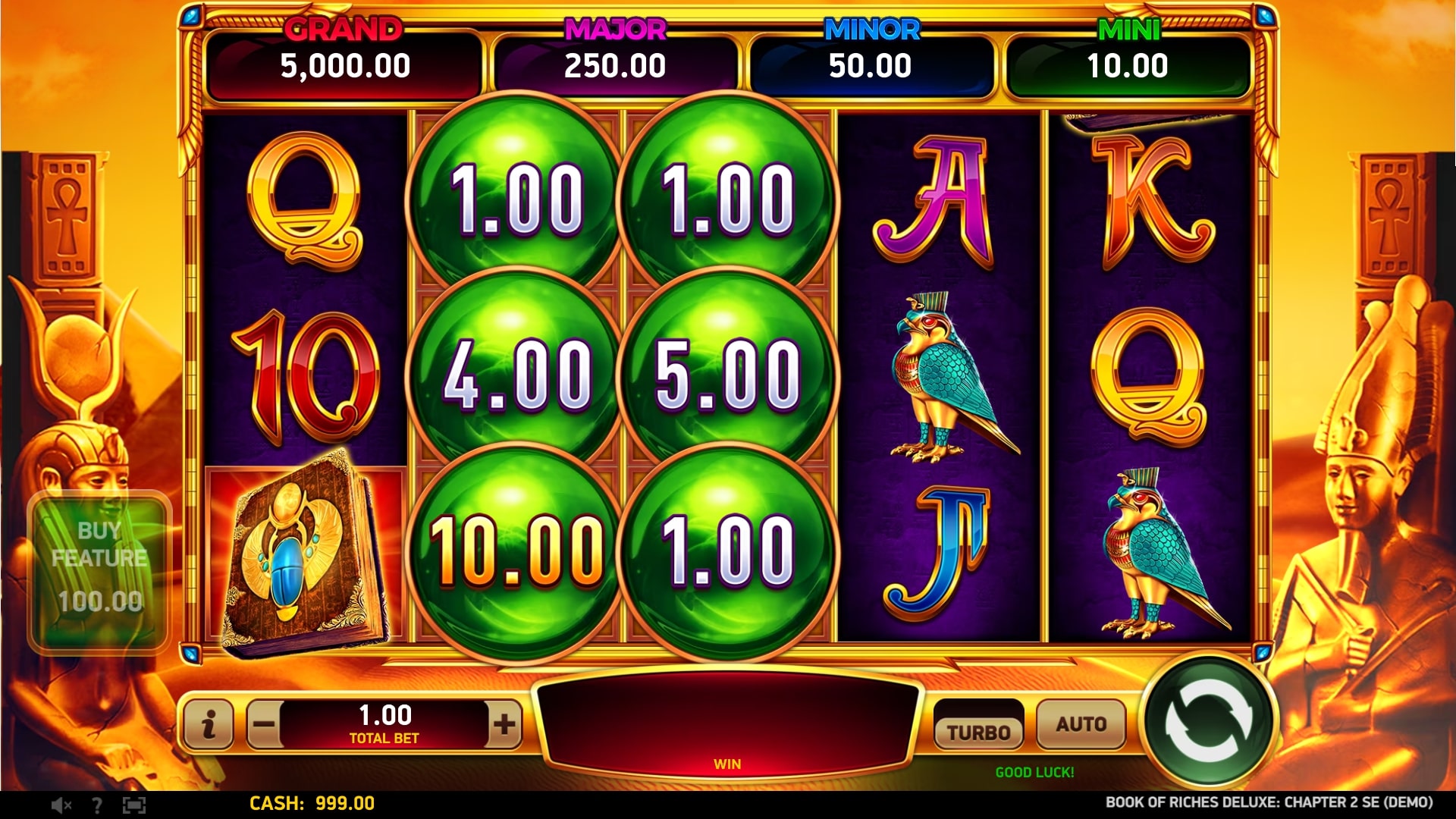Open the Auto spin options
The height and width of the screenshot is (819, 1456).
click(1081, 725)
